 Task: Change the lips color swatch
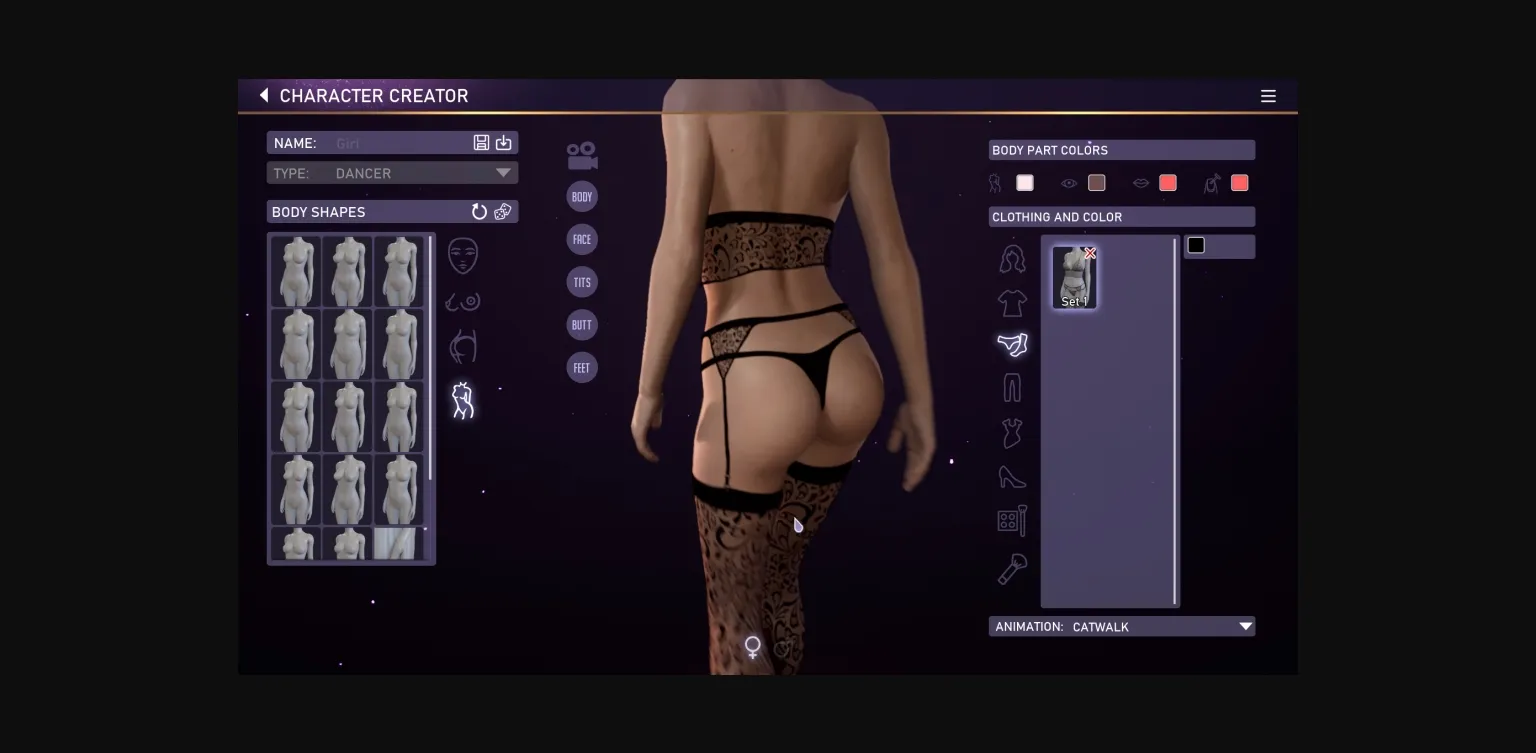(x=1168, y=183)
